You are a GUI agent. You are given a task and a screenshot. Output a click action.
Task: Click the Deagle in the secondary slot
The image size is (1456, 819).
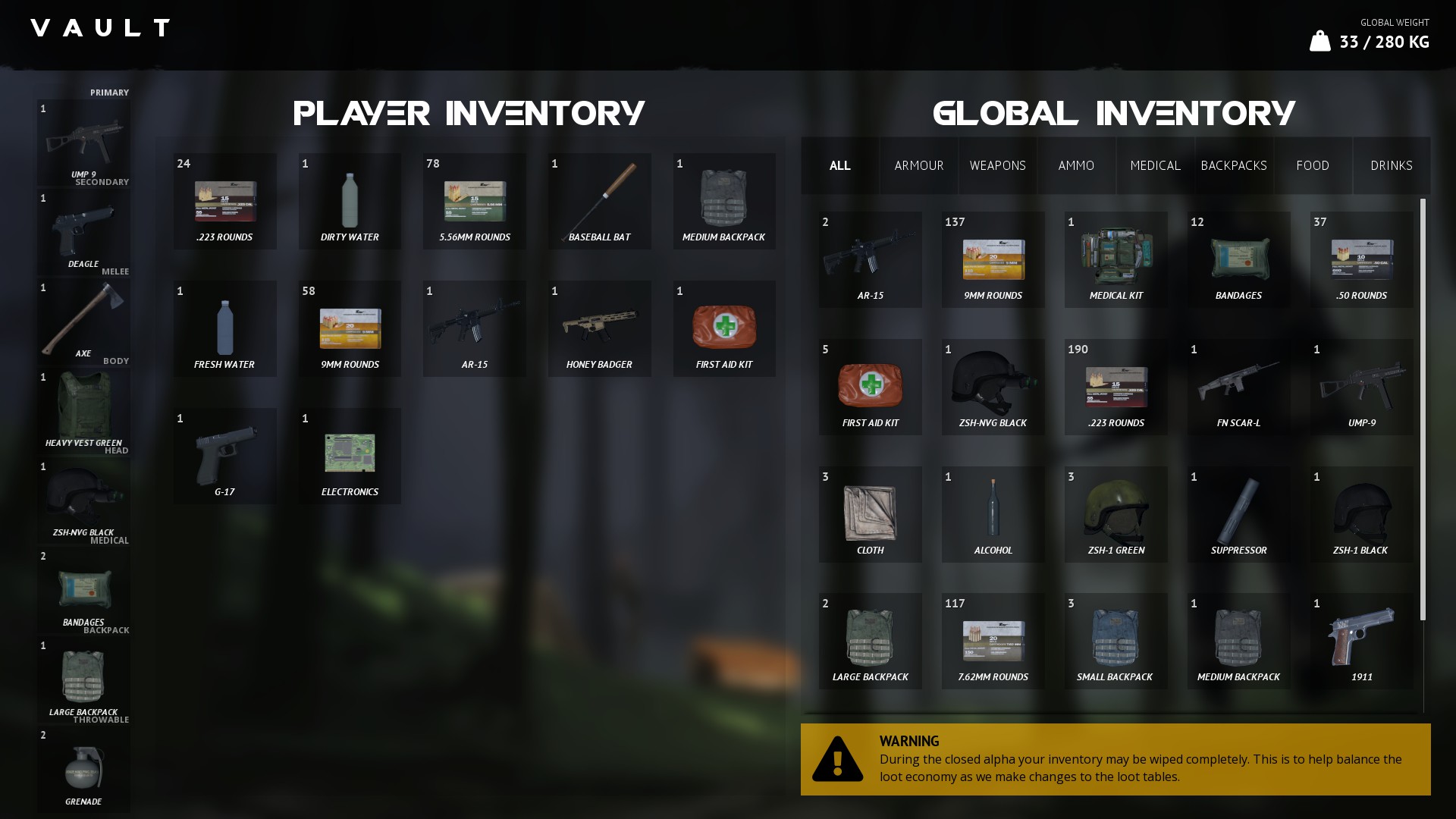click(83, 231)
